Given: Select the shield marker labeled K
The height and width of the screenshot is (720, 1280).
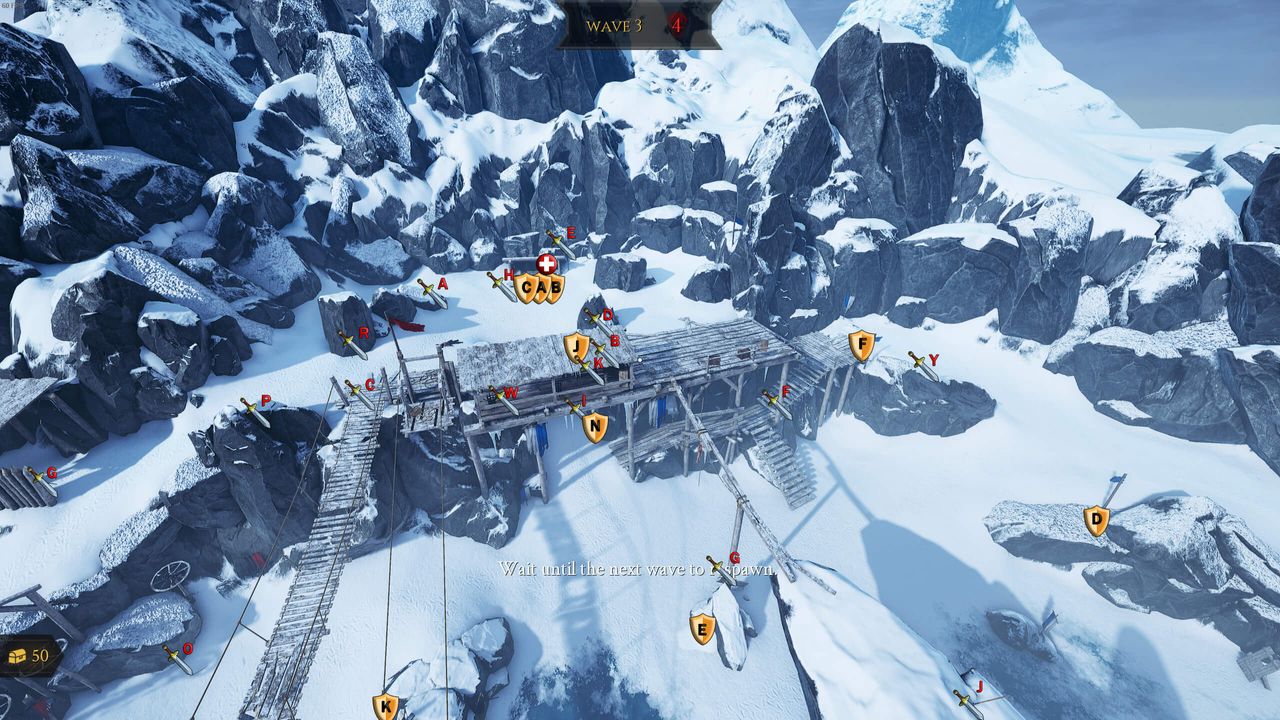Looking at the screenshot, I should click(x=385, y=707).
